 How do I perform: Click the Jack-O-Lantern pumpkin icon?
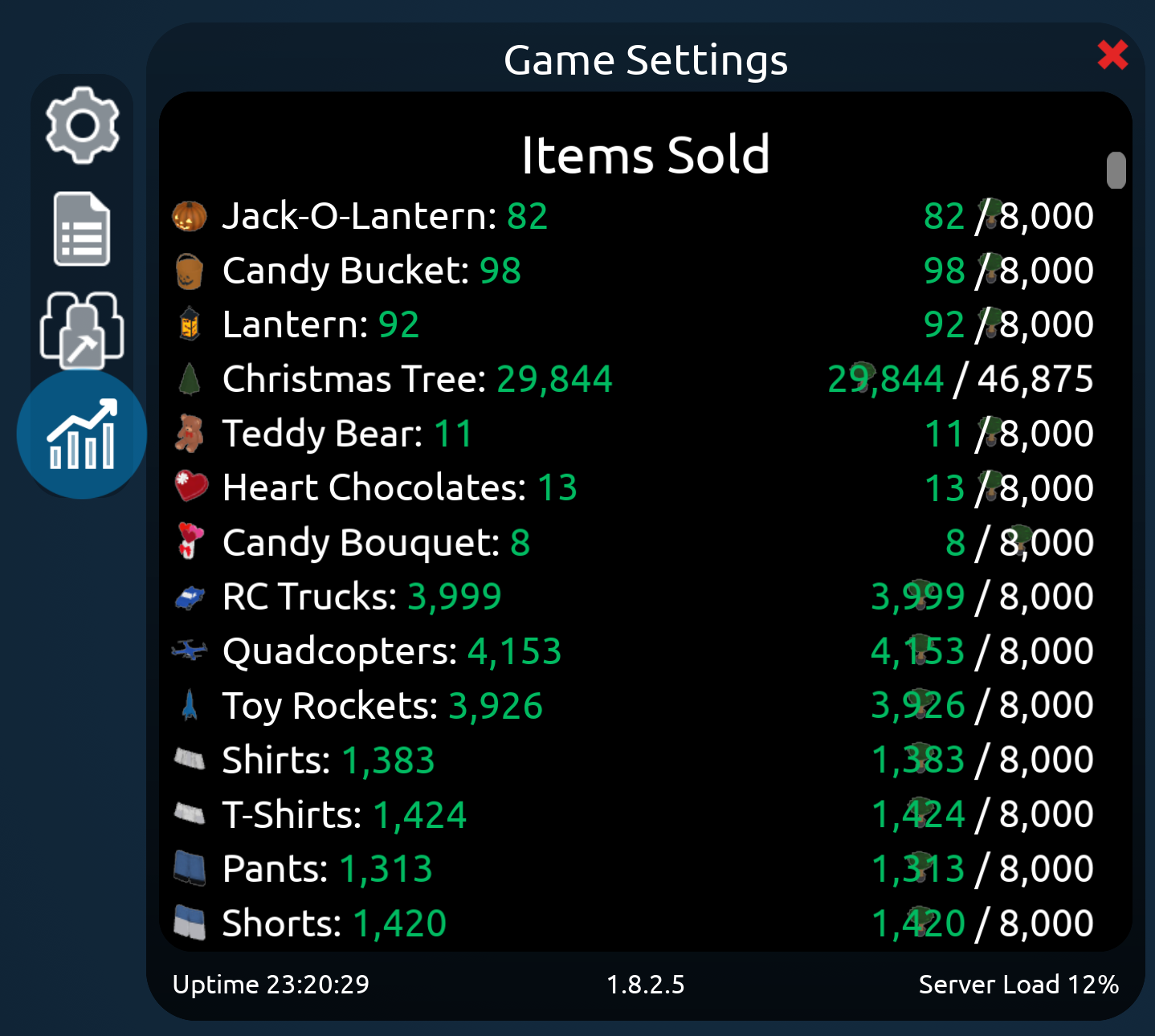[x=191, y=214]
